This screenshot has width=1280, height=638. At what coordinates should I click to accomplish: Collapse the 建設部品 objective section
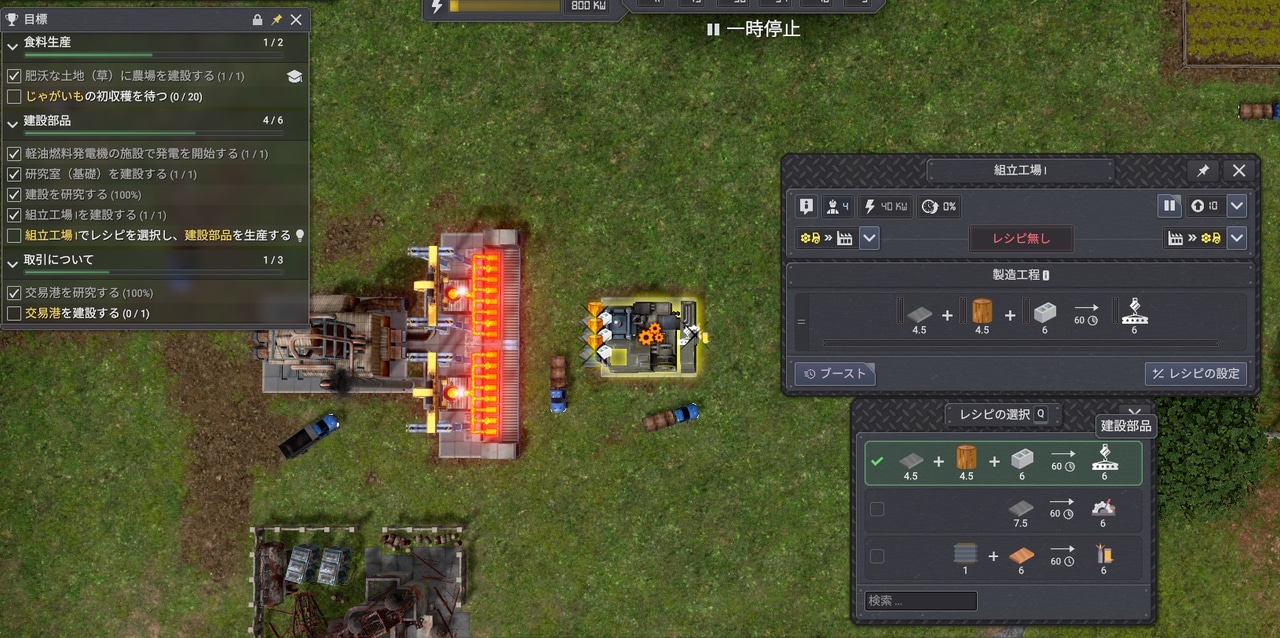click(13, 121)
